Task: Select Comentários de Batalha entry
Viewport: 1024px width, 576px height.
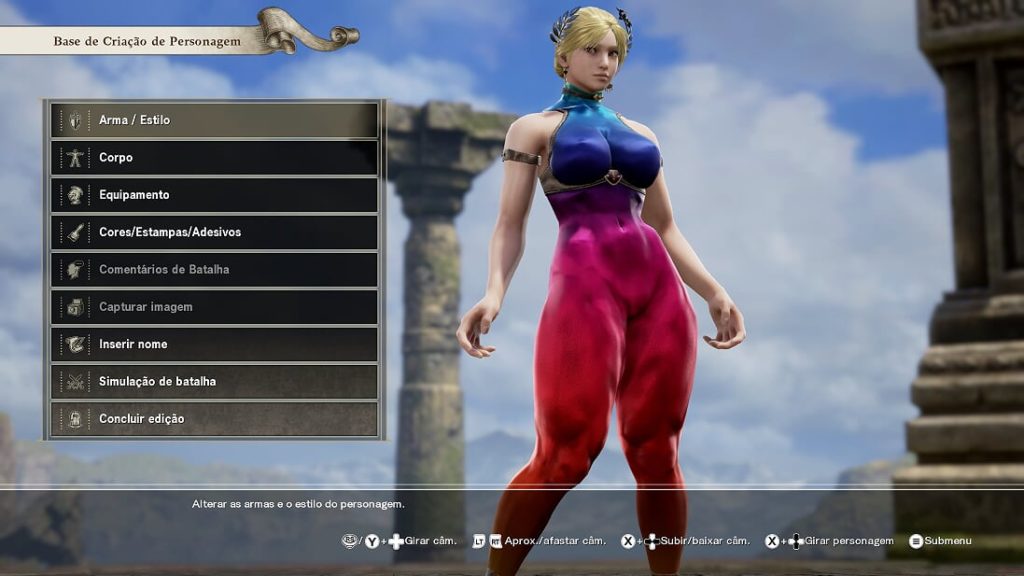Action: (x=214, y=269)
